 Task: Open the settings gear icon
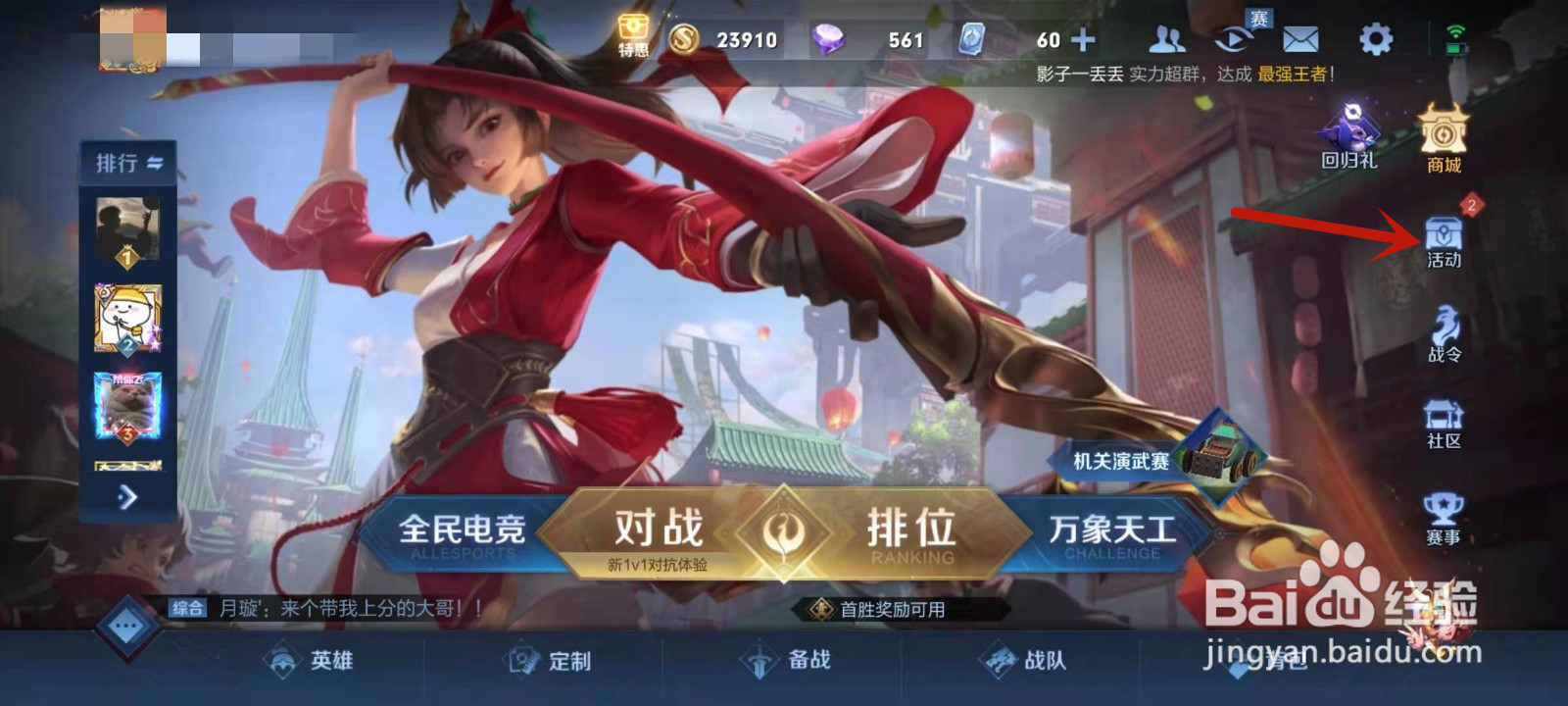pos(1376,39)
